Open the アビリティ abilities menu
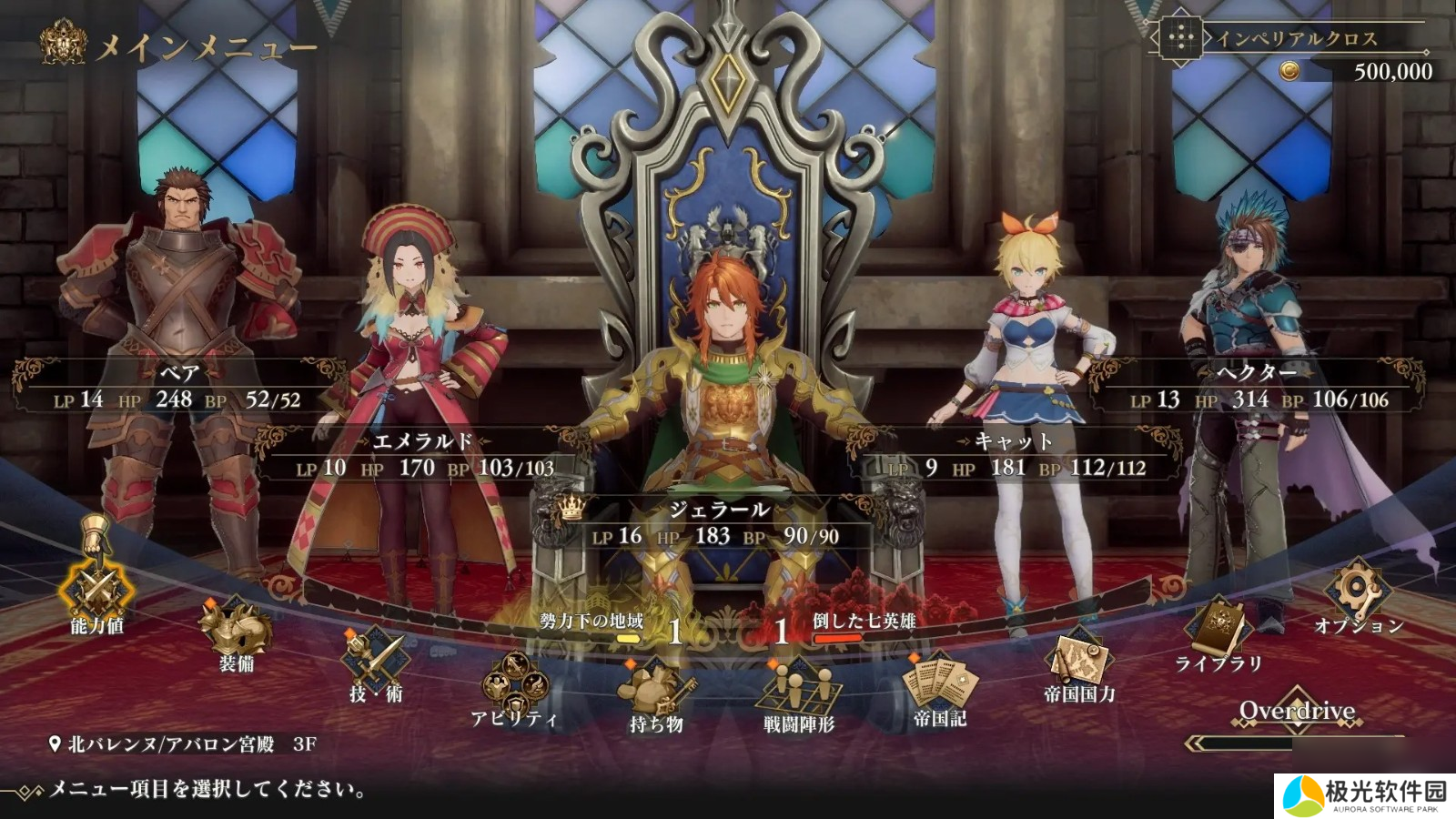 point(514,687)
